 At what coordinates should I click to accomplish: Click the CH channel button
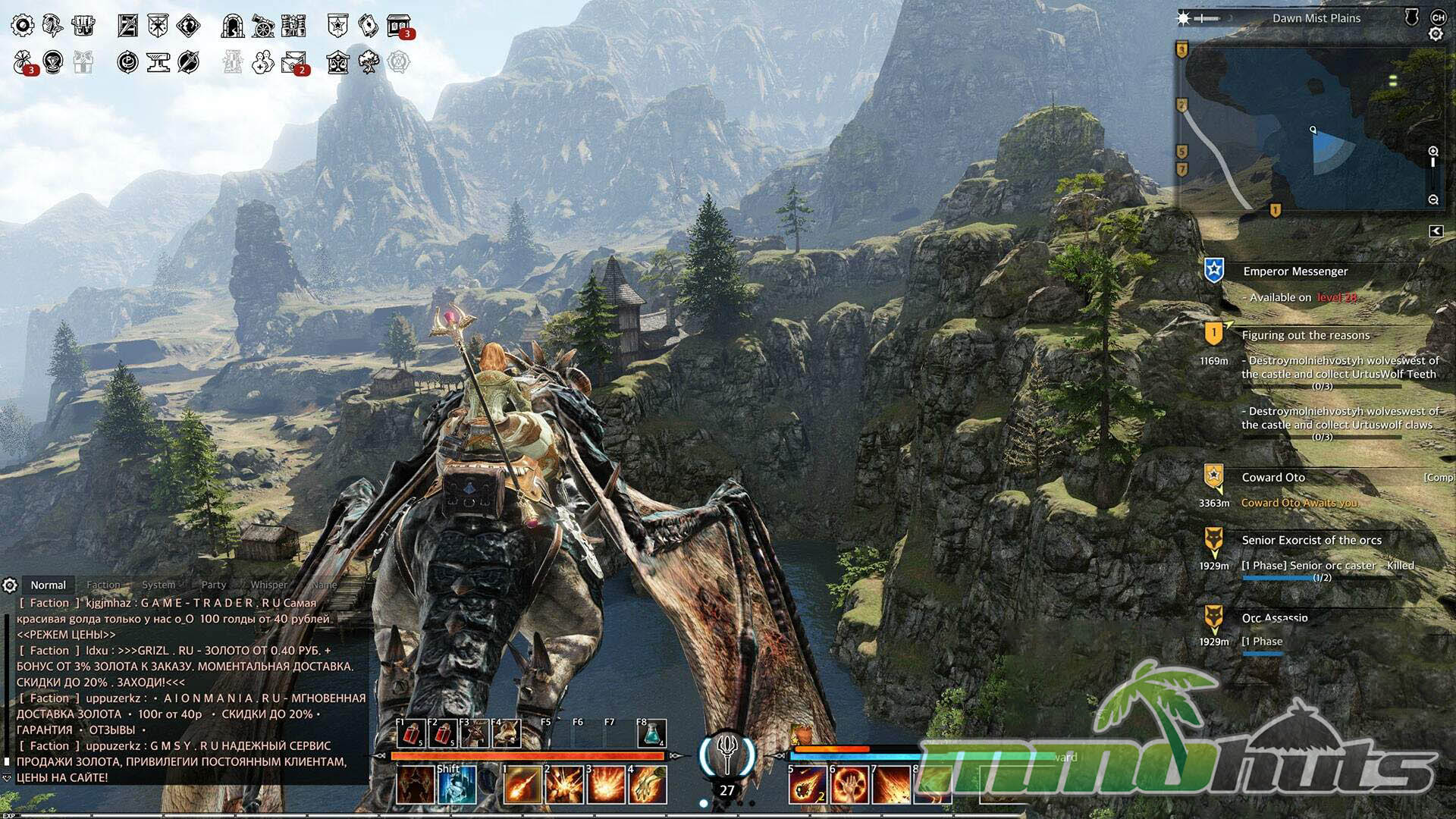pos(1438,17)
